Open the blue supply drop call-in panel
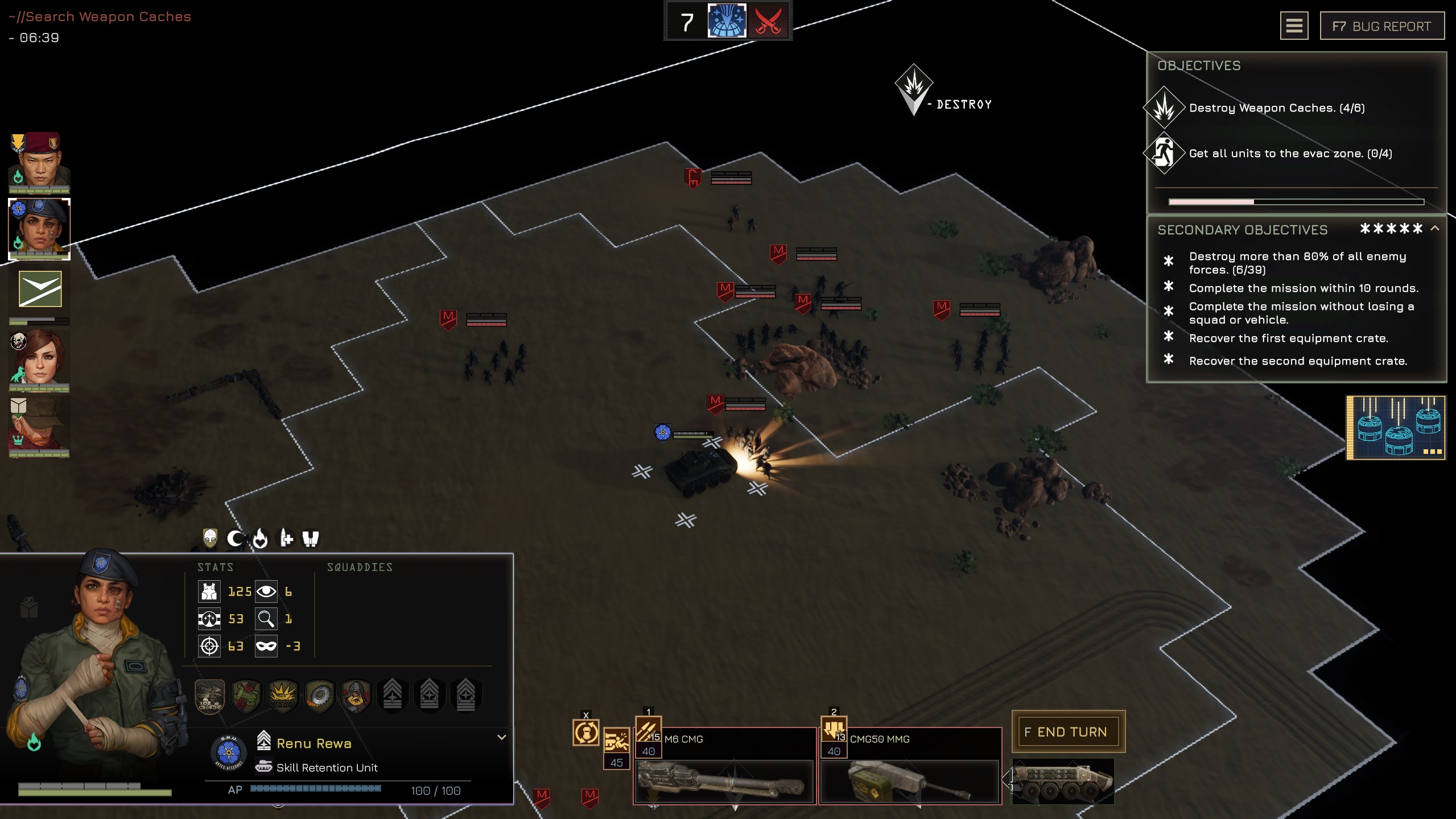Screen dimensions: 1456x819 coord(1396,428)
